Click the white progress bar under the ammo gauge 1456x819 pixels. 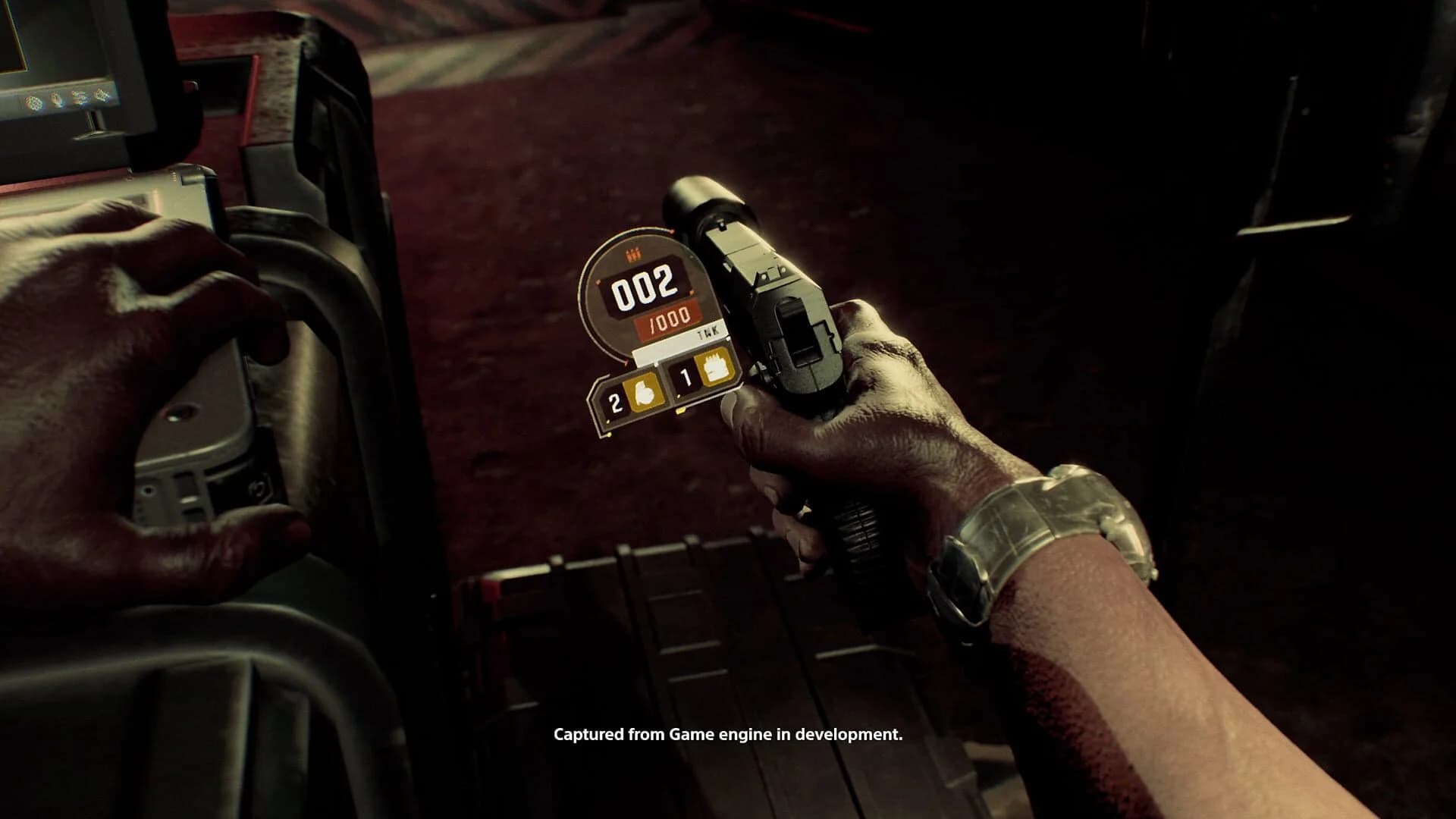coord(663,347)
